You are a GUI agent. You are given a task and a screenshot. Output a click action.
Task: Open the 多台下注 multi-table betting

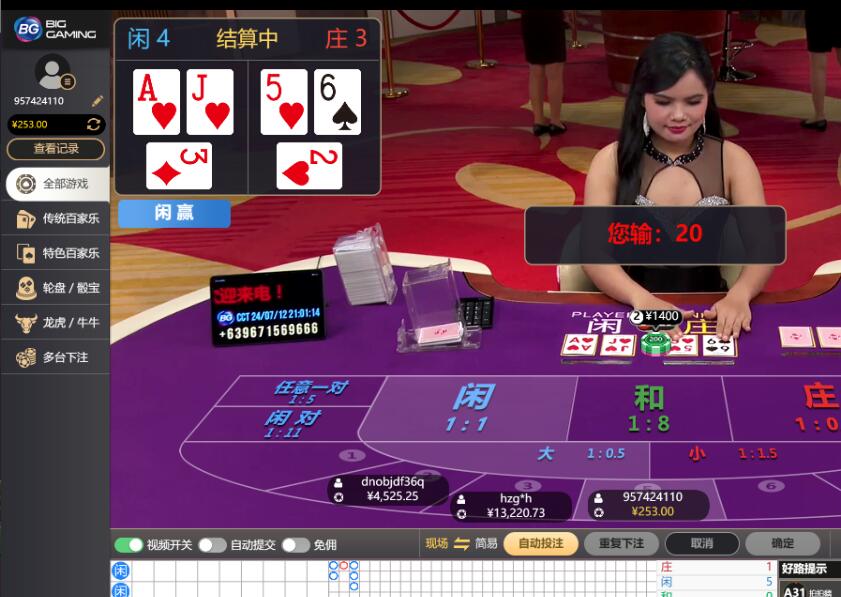[x=57, y=357]
